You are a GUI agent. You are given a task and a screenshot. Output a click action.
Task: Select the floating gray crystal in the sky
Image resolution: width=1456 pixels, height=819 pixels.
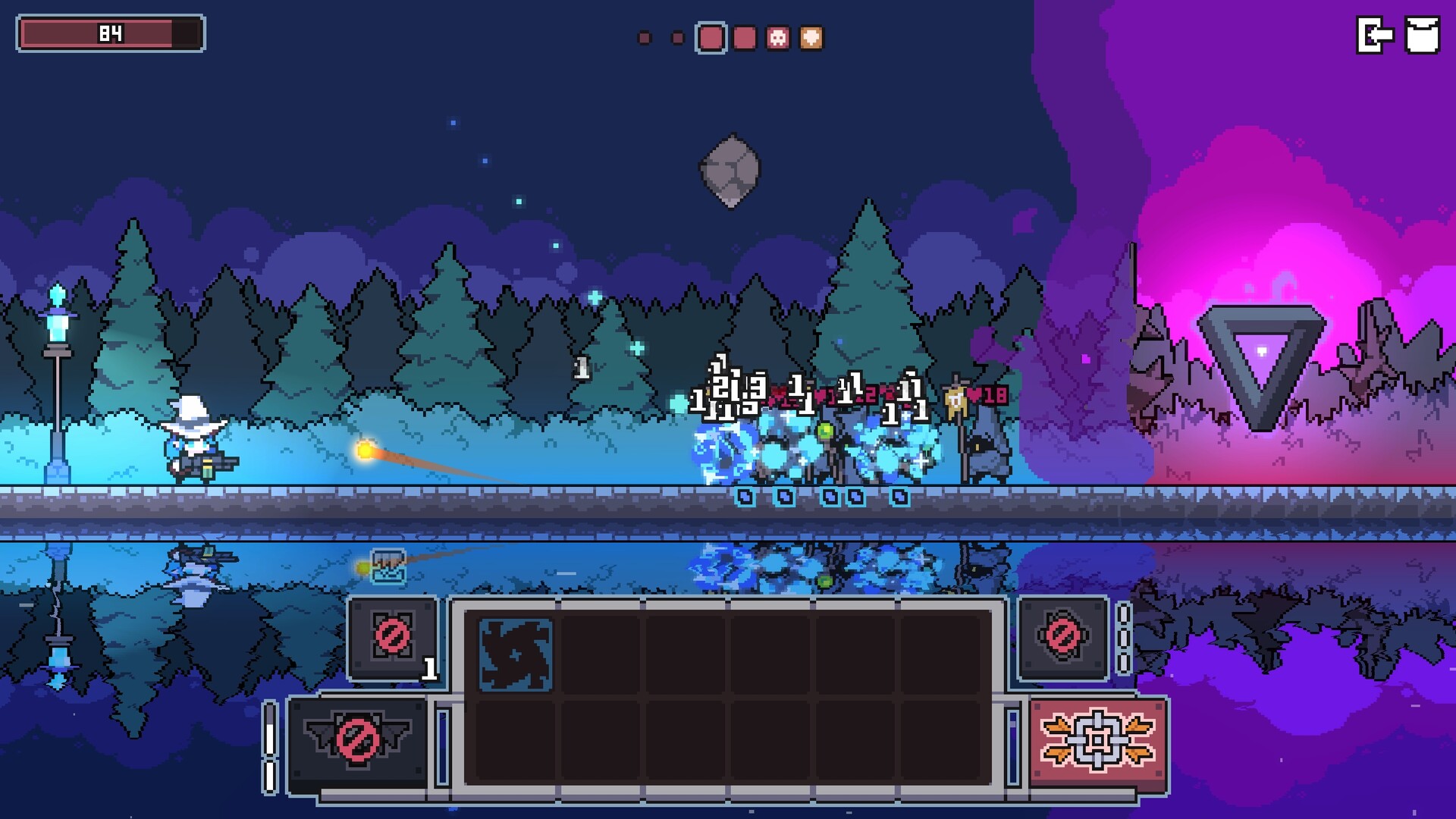[732, 168]
